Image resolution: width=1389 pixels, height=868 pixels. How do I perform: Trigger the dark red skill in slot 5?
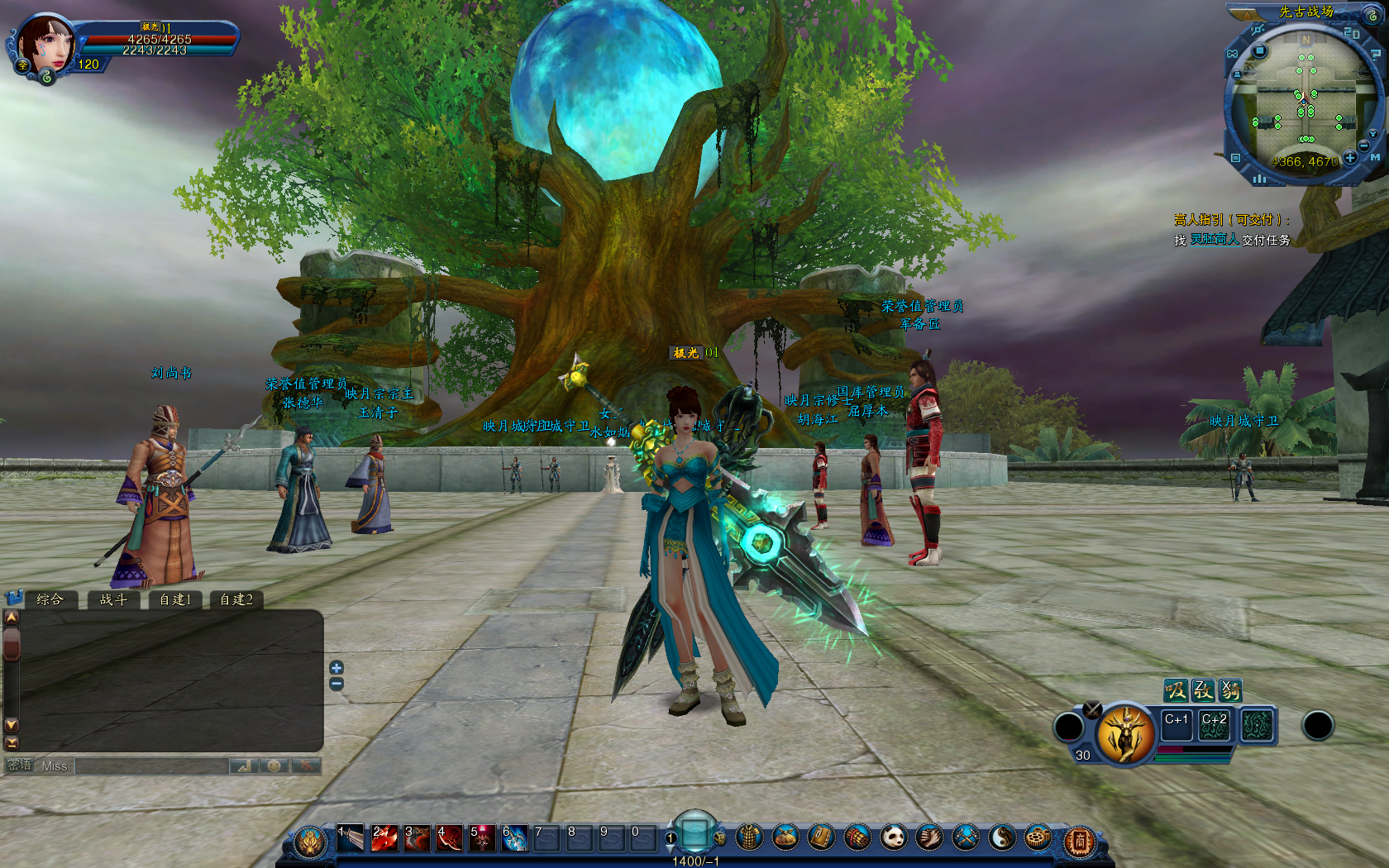(x=481, y=838)
